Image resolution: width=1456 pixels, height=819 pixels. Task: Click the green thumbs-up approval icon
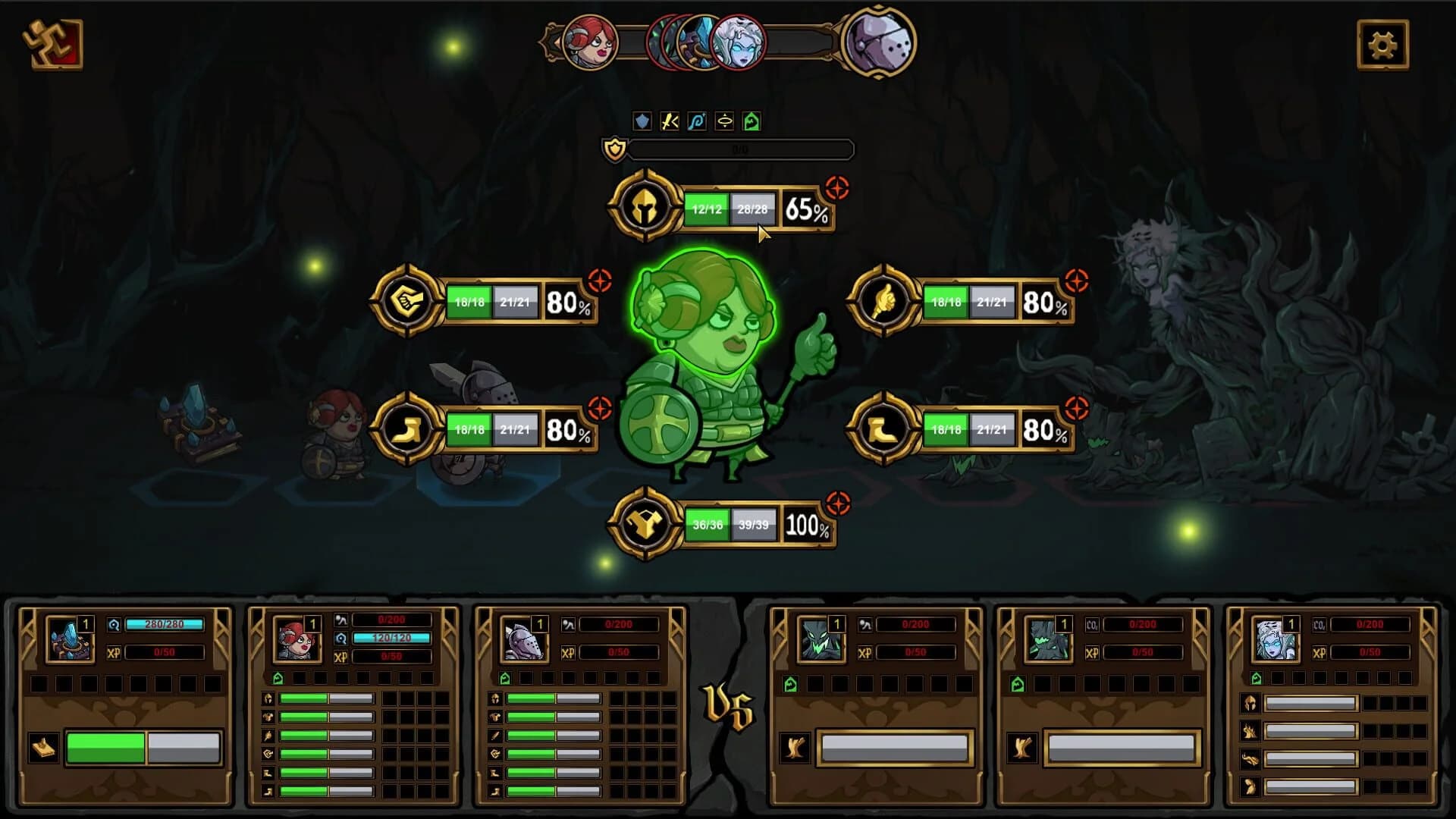tap(750, 120)
